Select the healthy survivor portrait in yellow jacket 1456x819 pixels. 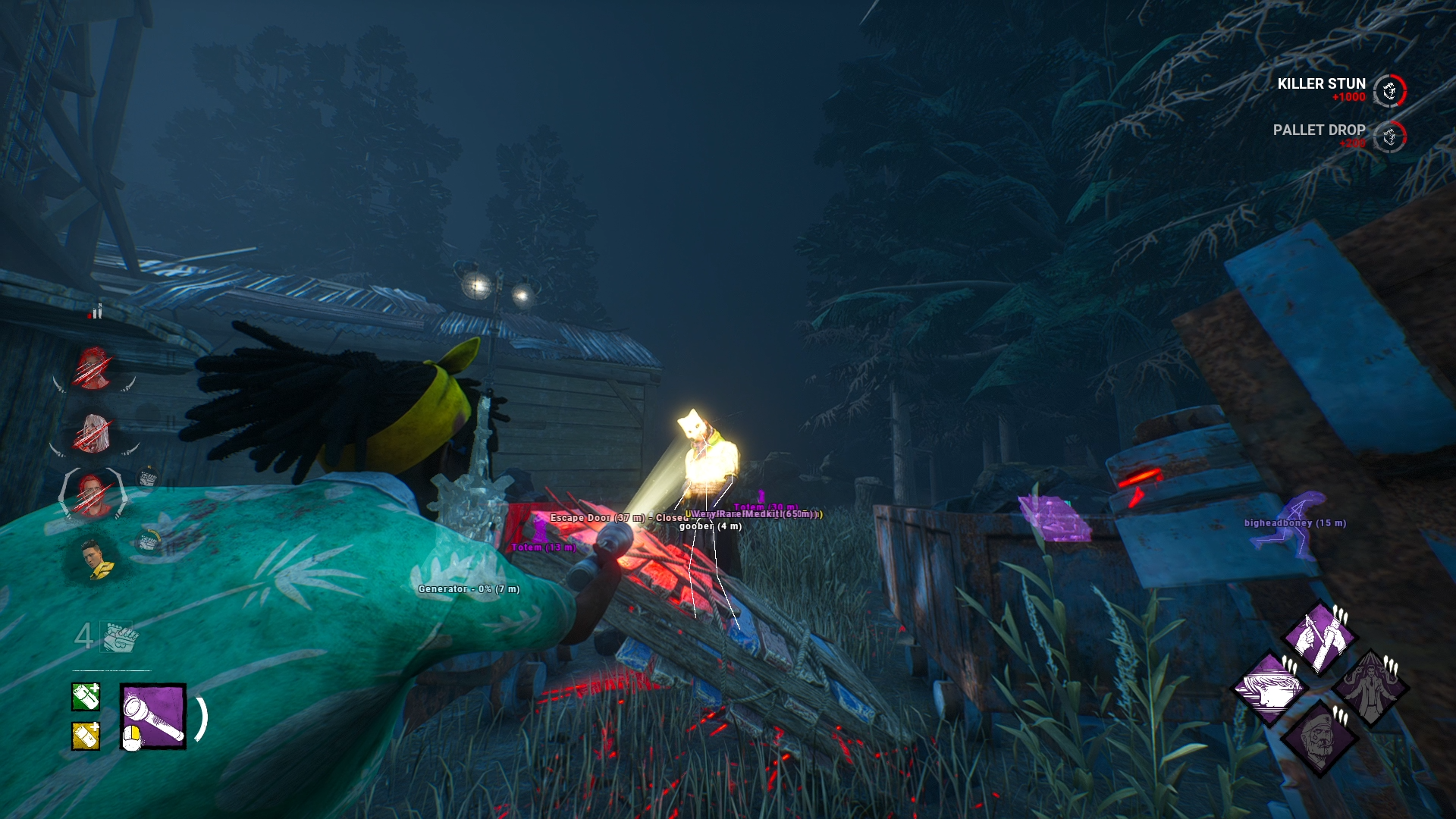point(97,559)
